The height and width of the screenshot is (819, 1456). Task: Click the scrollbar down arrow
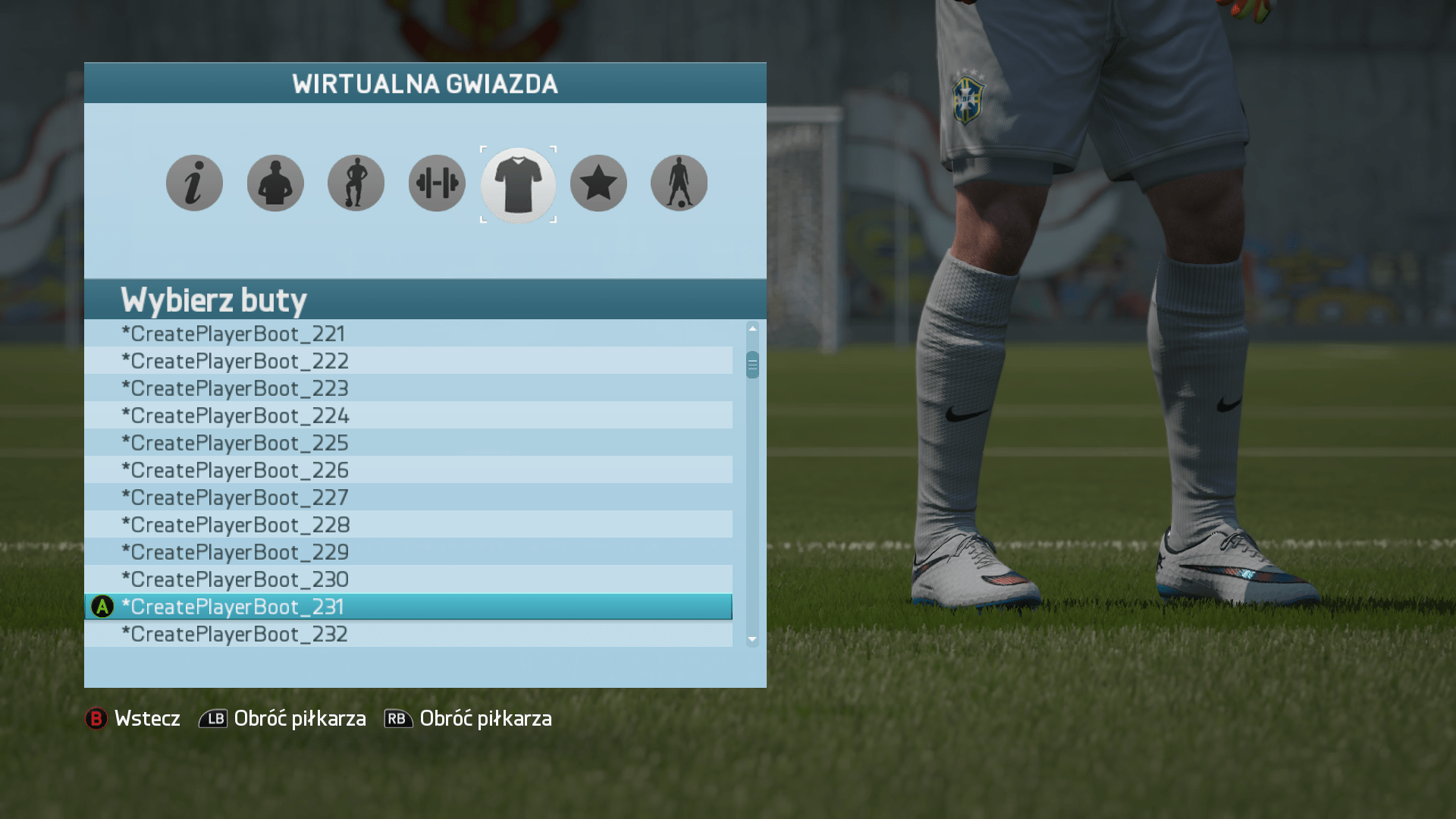(x=752, y=639)
